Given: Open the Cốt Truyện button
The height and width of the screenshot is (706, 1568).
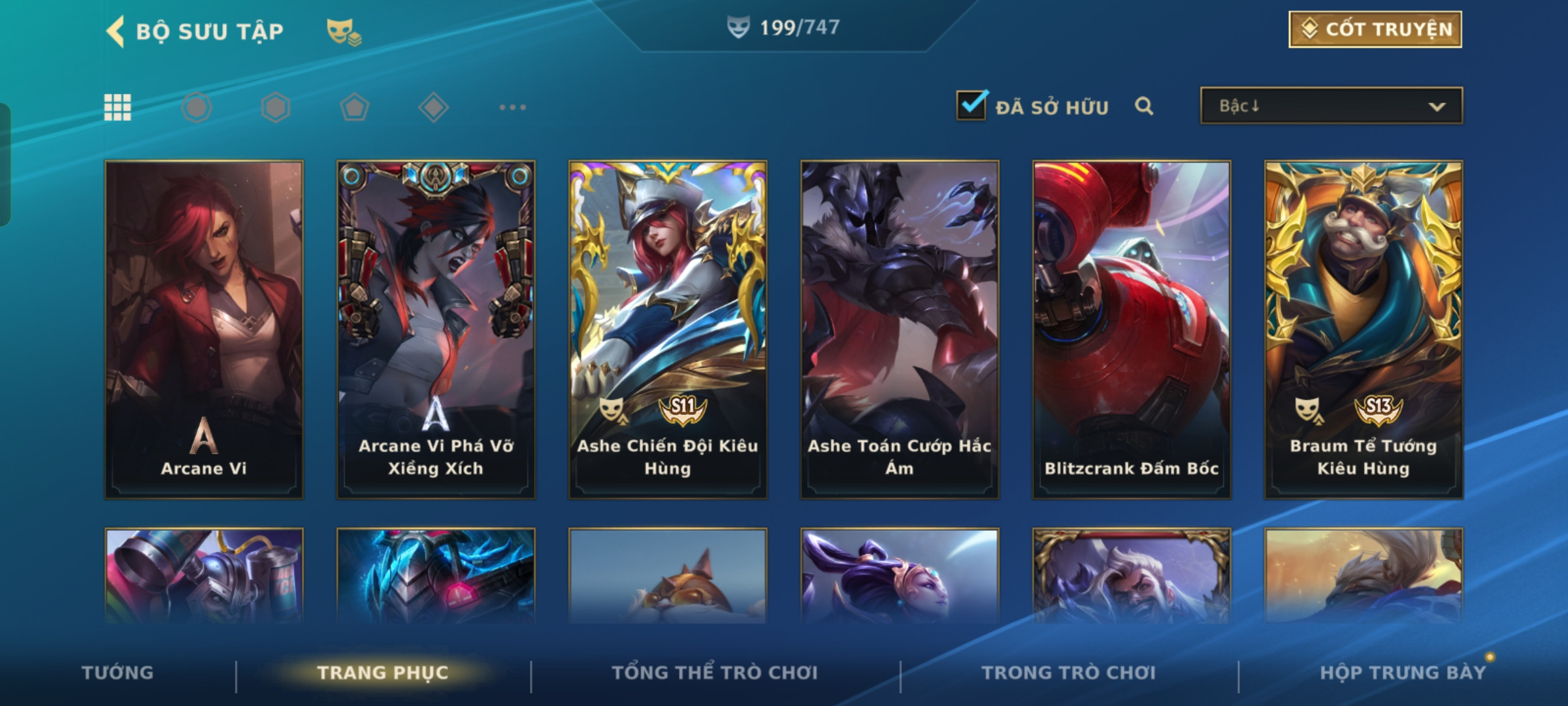Looking at the screenshot, I should 1375,29.
